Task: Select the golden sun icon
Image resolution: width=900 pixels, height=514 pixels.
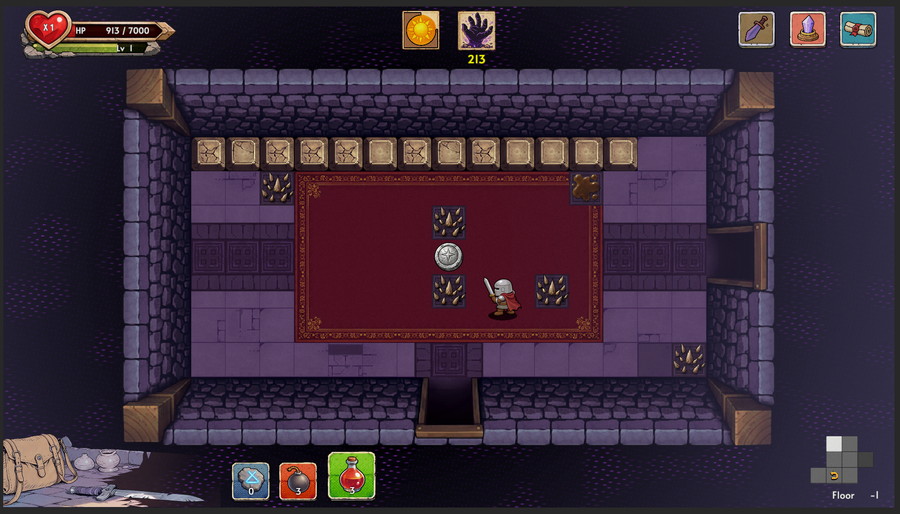Action: [420, 30]
